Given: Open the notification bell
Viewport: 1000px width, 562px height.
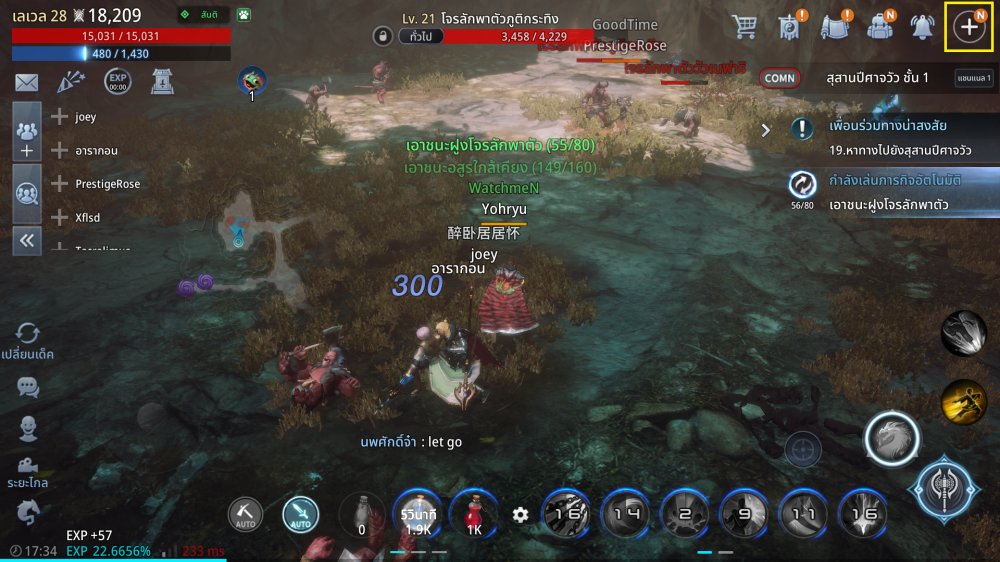Looking at the screenshot, I should tap(922, 28).
